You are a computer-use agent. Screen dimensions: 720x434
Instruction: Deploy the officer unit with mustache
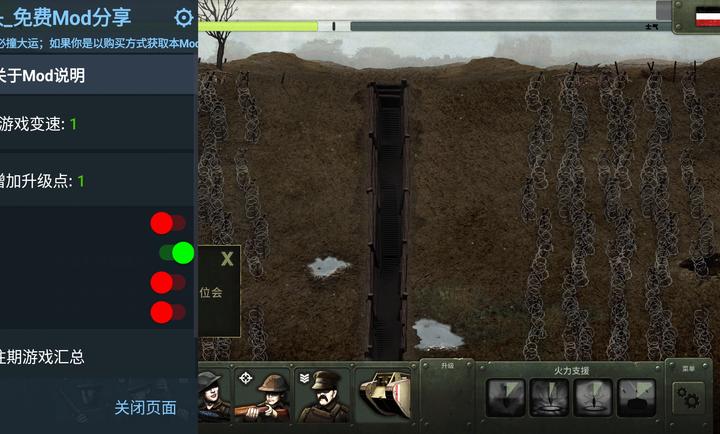coord(323,395)
